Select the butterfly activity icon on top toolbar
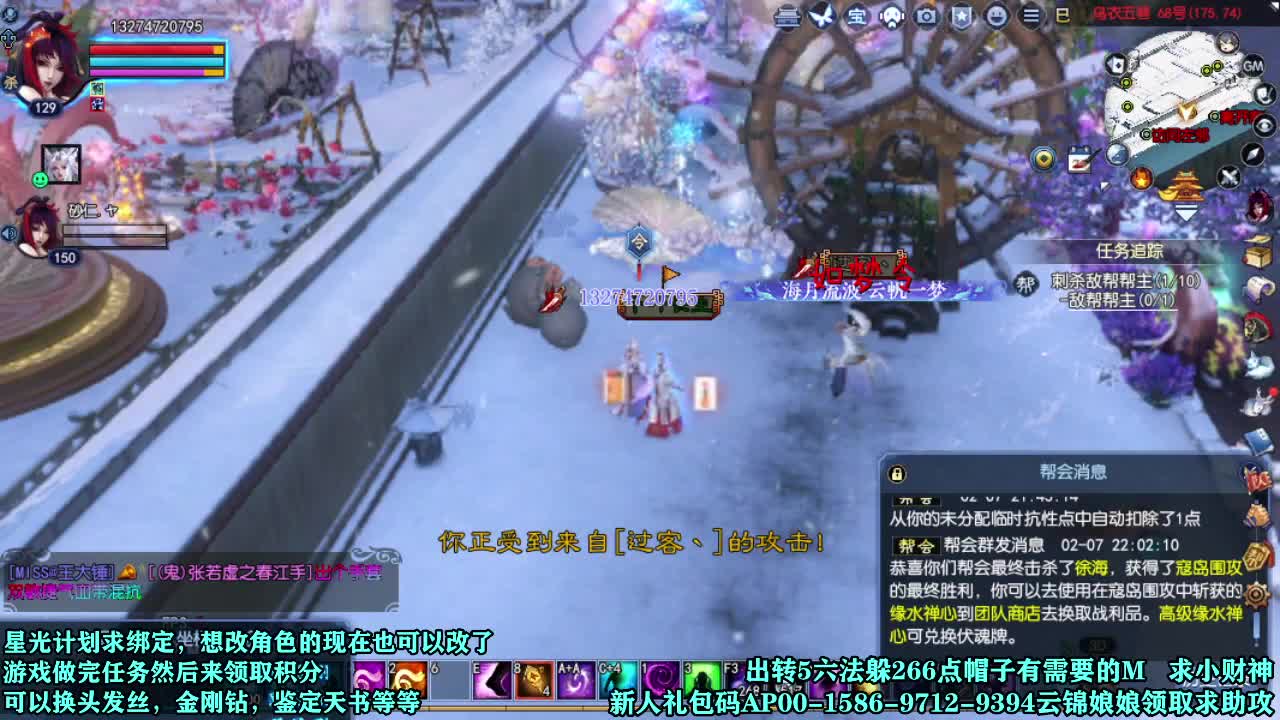This screenshot has width=1280, height=720. (823, 17)
